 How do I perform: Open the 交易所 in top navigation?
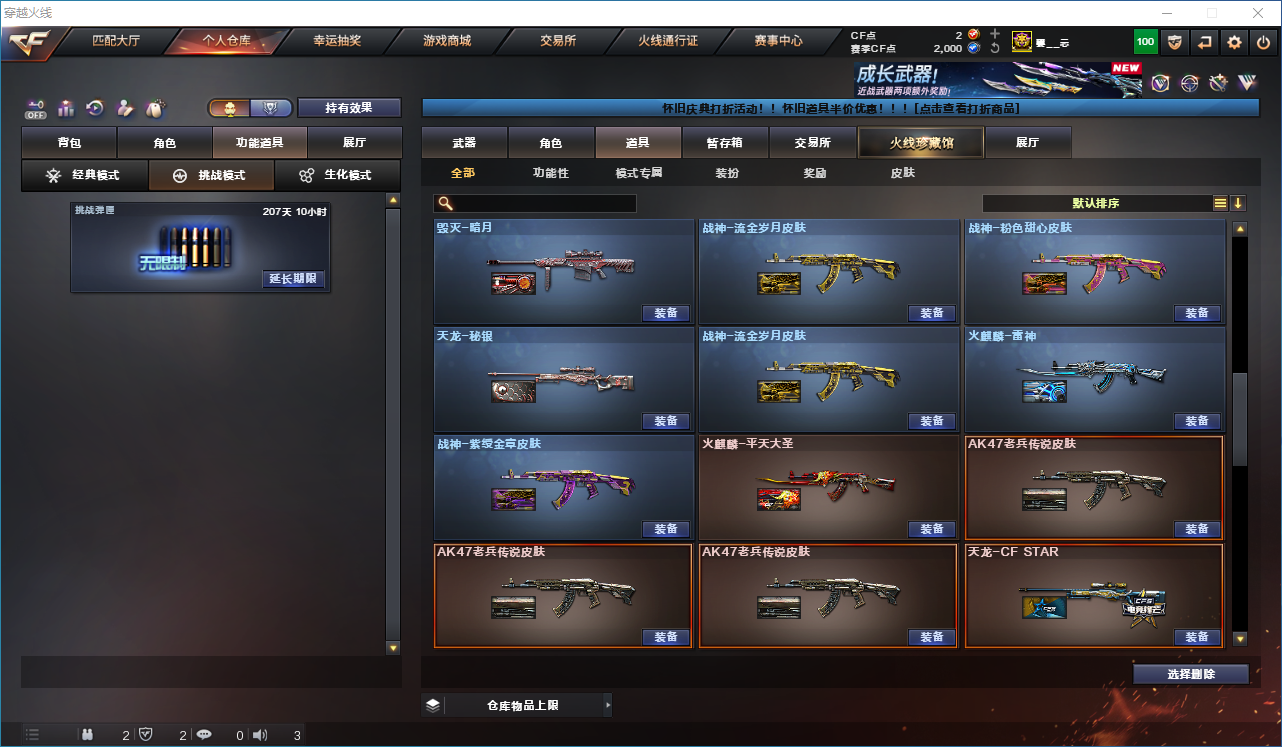pyautogui.click(x=557, y=42)
